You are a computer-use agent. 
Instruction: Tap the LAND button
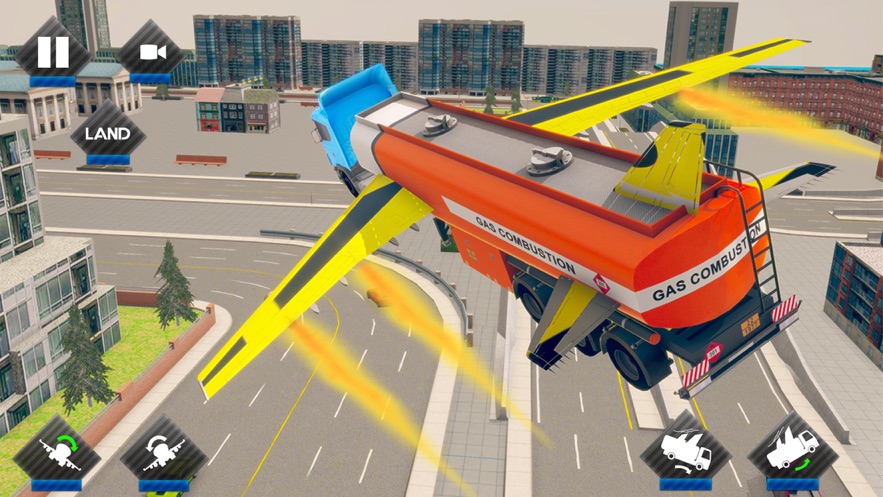(x=107, y=133)
